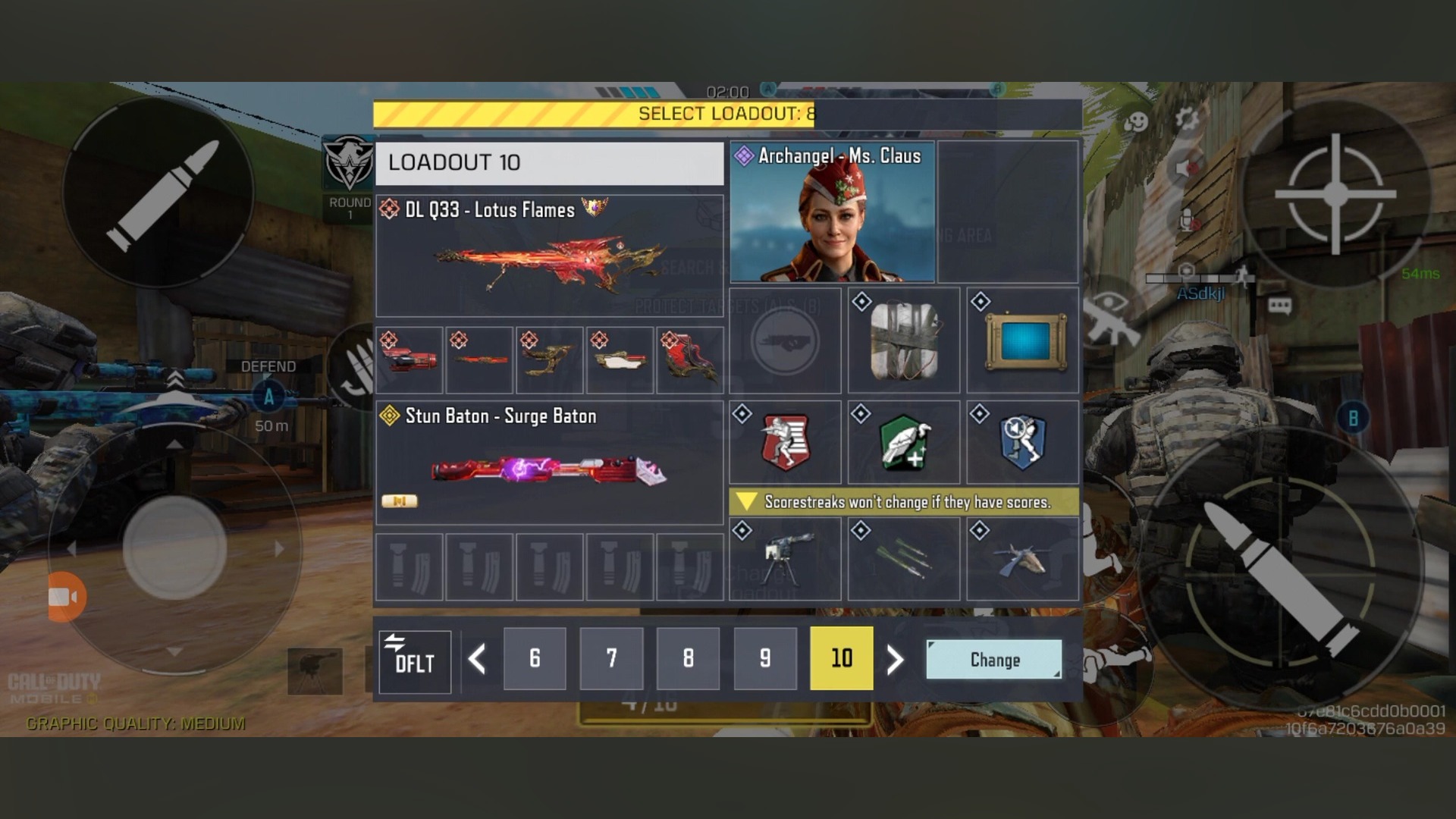Go to previous loadouts with left arrow
Screen dimensions: 1456x819
tap(477, 659)
